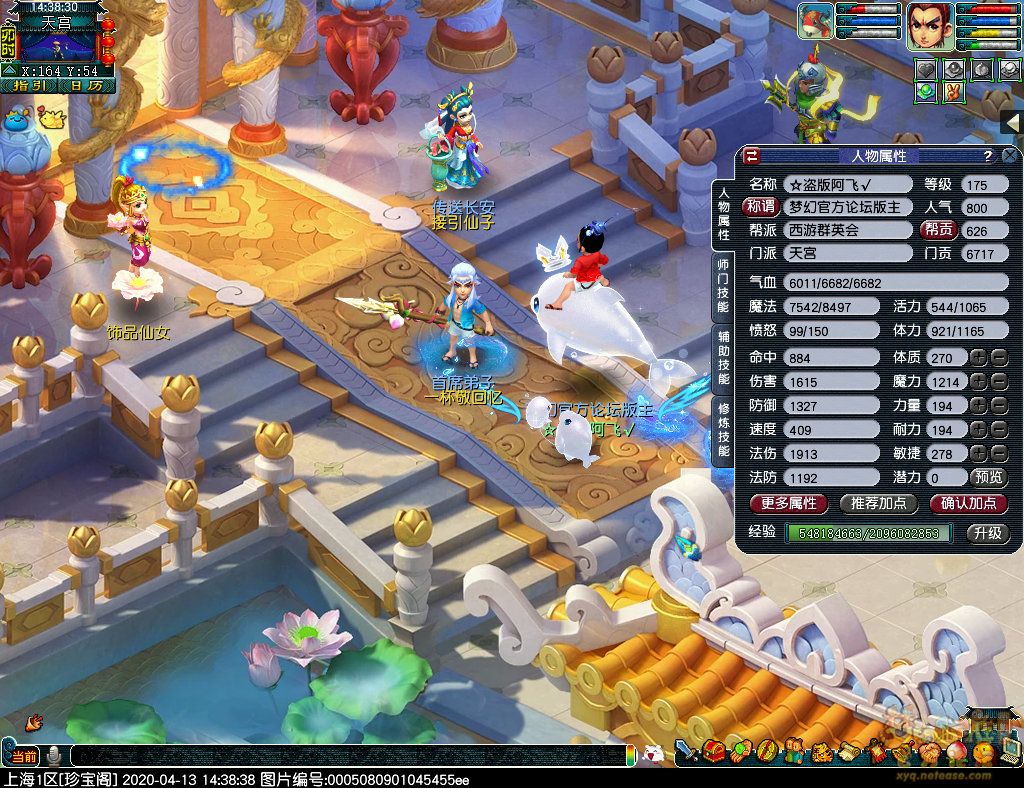1024x788 pixels.
Task: Open the 指引 guide button
Action: tap(30, 86)
